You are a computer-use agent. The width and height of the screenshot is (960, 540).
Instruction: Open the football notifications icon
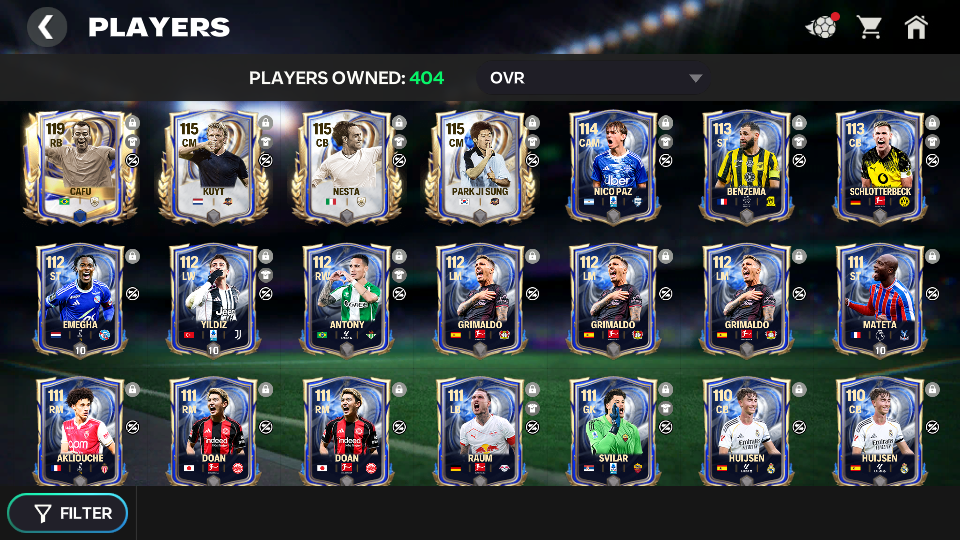click(x=821, y=27)
